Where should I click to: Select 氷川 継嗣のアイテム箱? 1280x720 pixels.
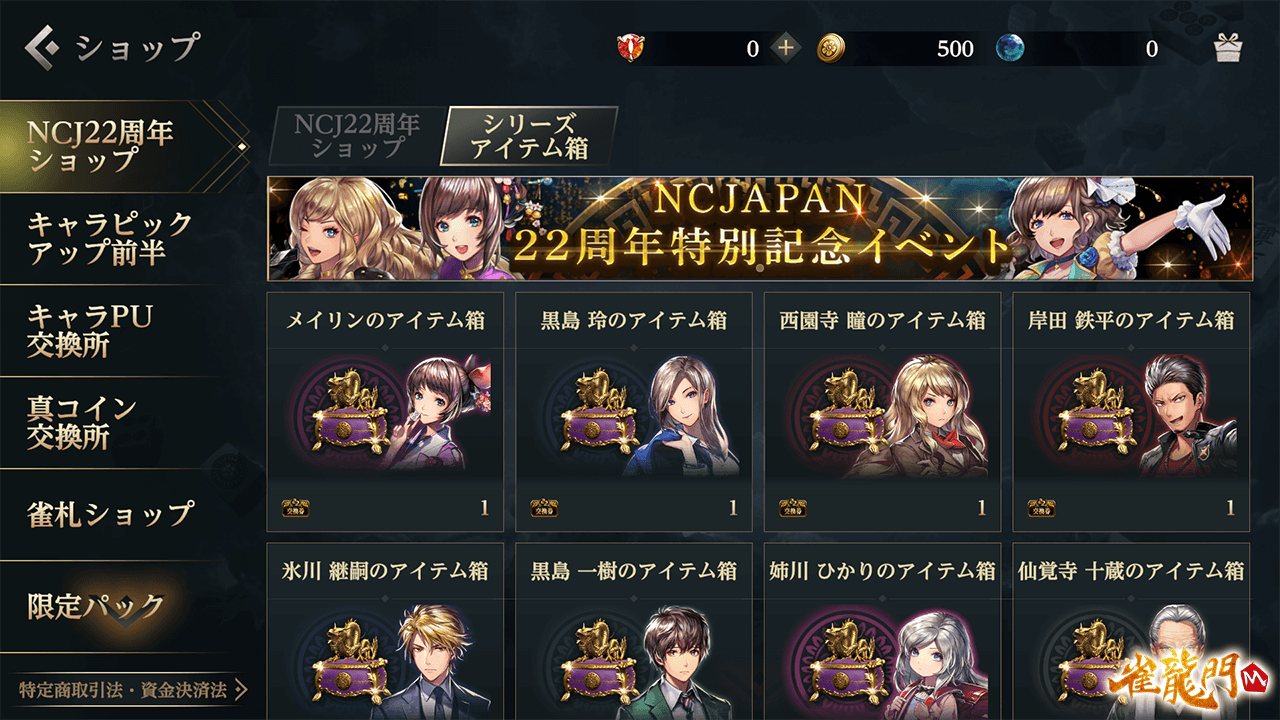click(x=385, y=632)
